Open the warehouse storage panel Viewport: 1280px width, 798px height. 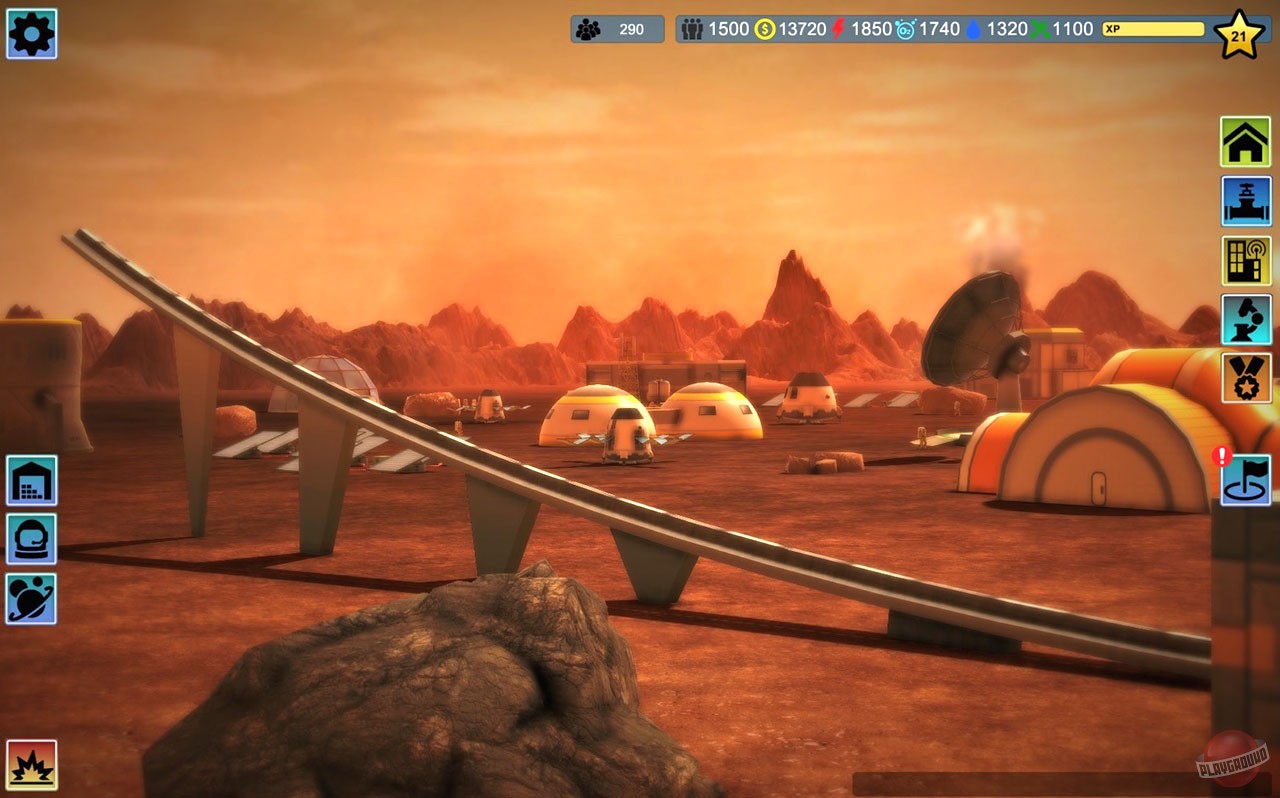click(x=31, y=480)
